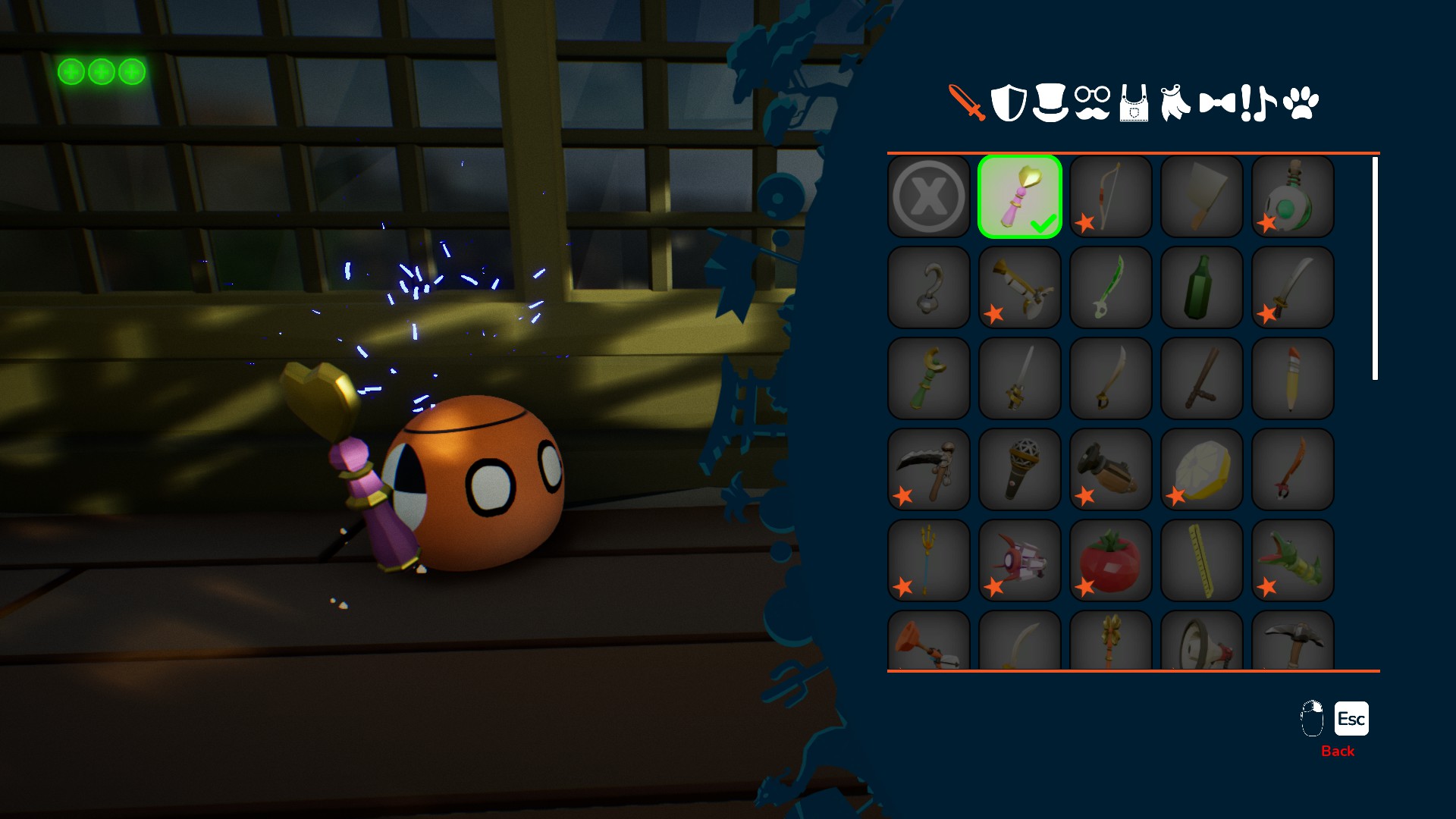Equip the lemon slice weapon
Screen dimensions: 1456x819
[1202, 469]
